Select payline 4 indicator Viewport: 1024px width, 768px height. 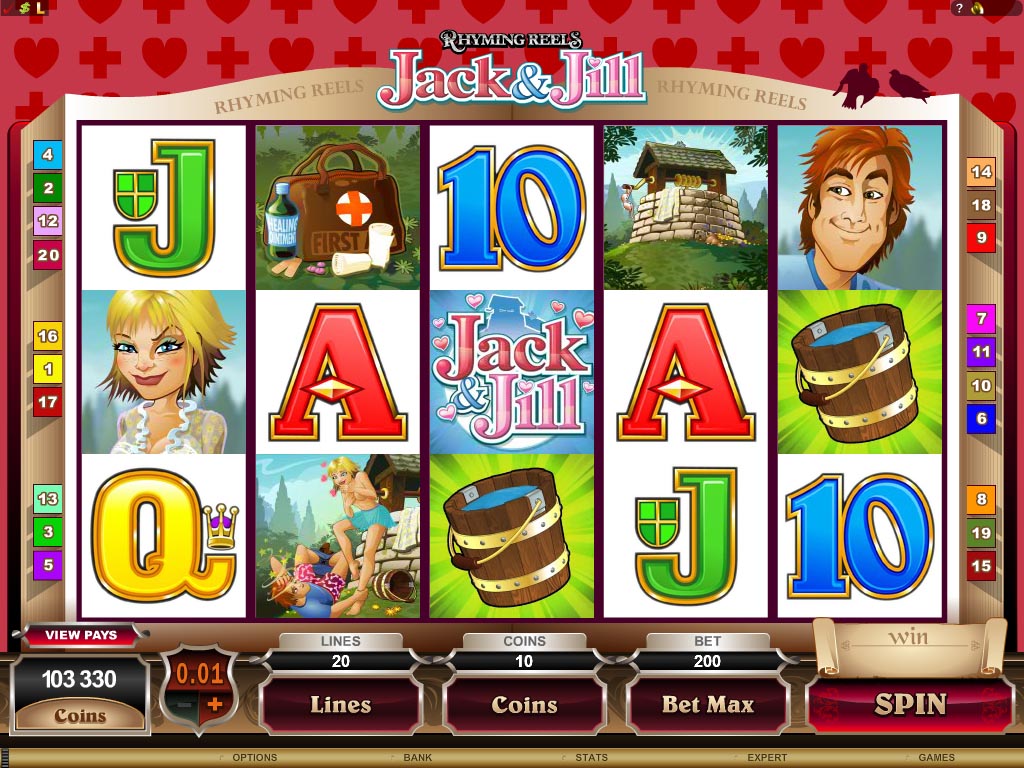pos(47,154)
